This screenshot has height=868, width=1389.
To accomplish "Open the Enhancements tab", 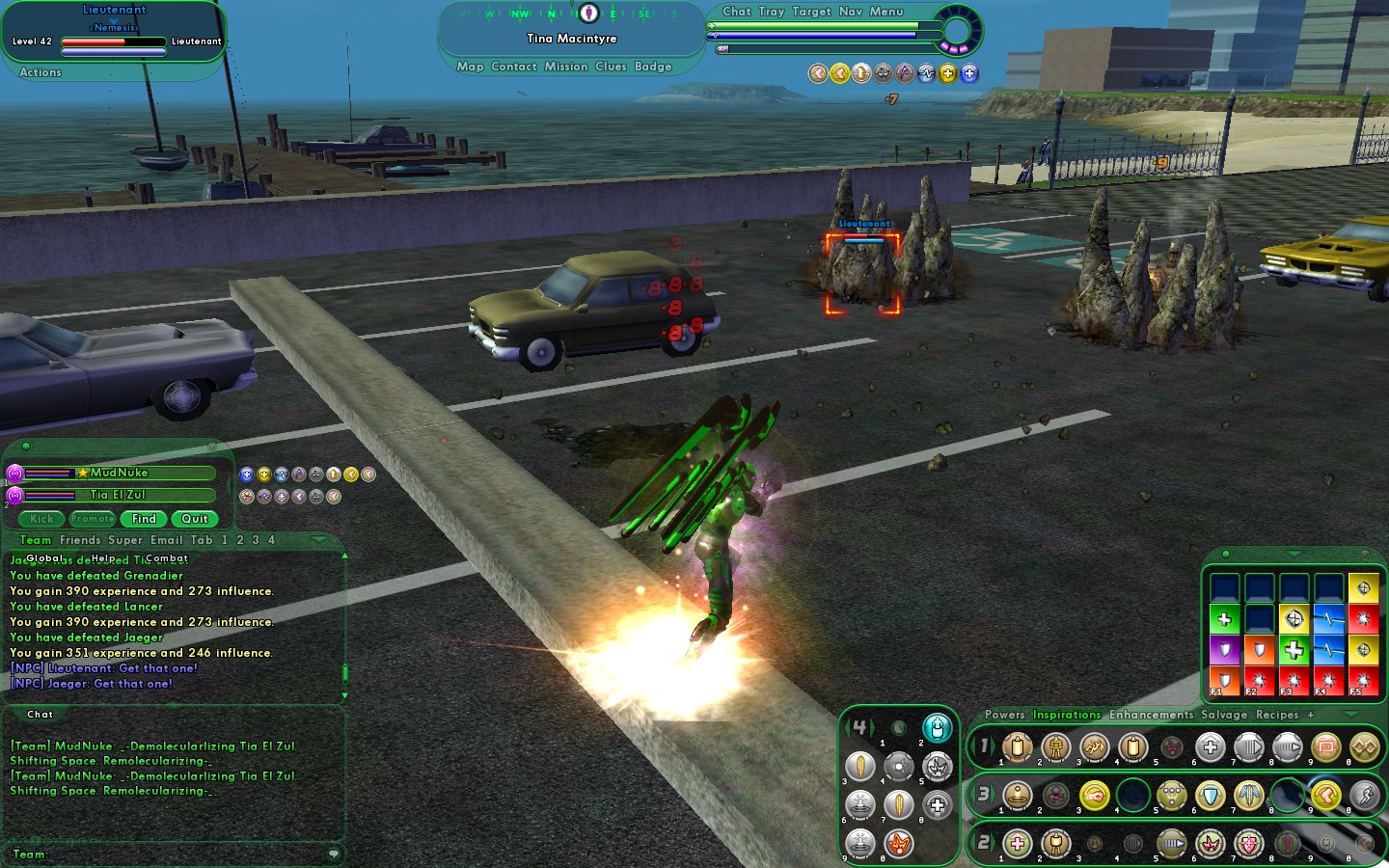I will [x=1151, y=715].
